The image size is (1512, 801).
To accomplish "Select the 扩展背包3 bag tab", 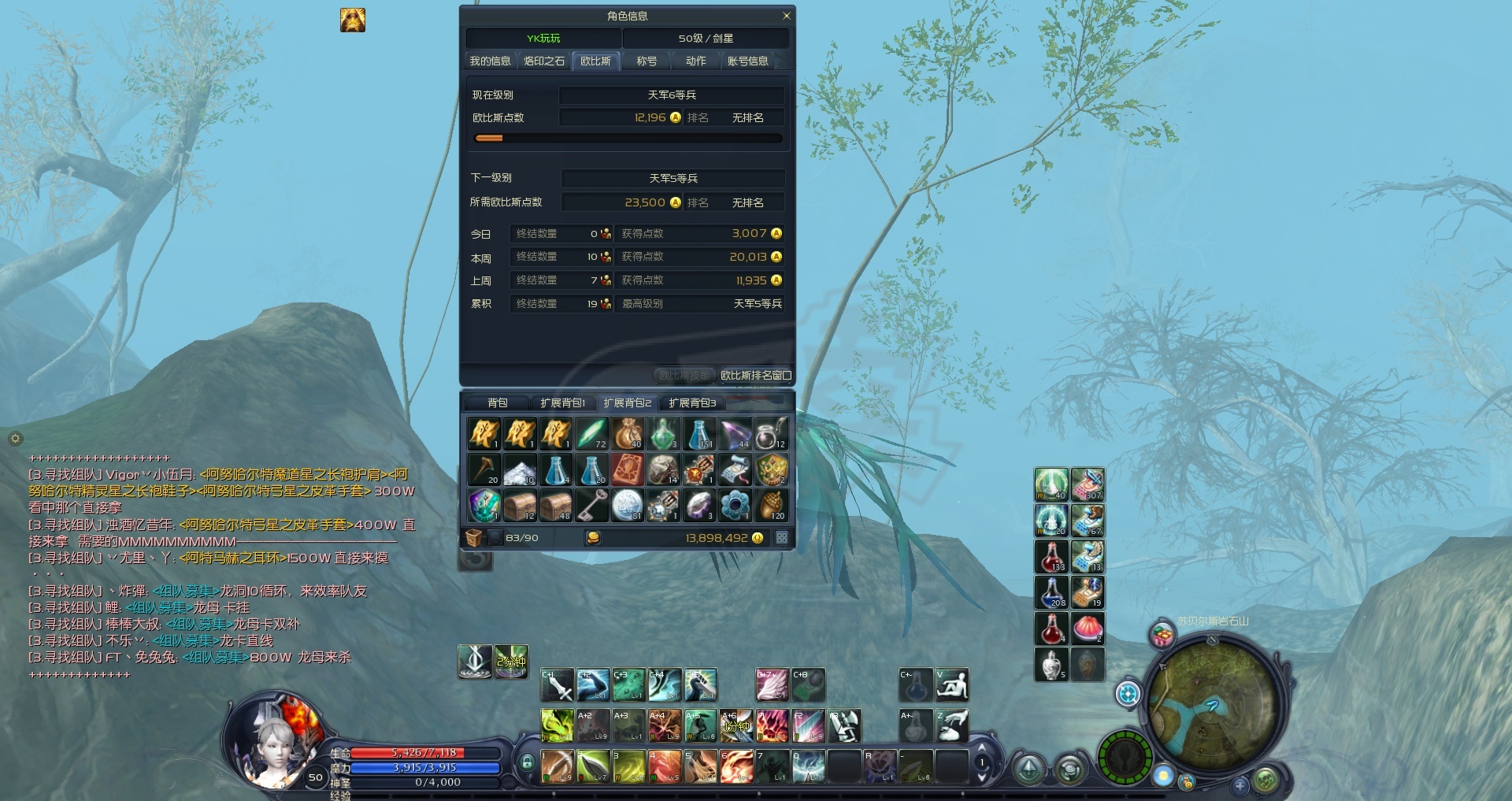I will (x=692, y=403).
